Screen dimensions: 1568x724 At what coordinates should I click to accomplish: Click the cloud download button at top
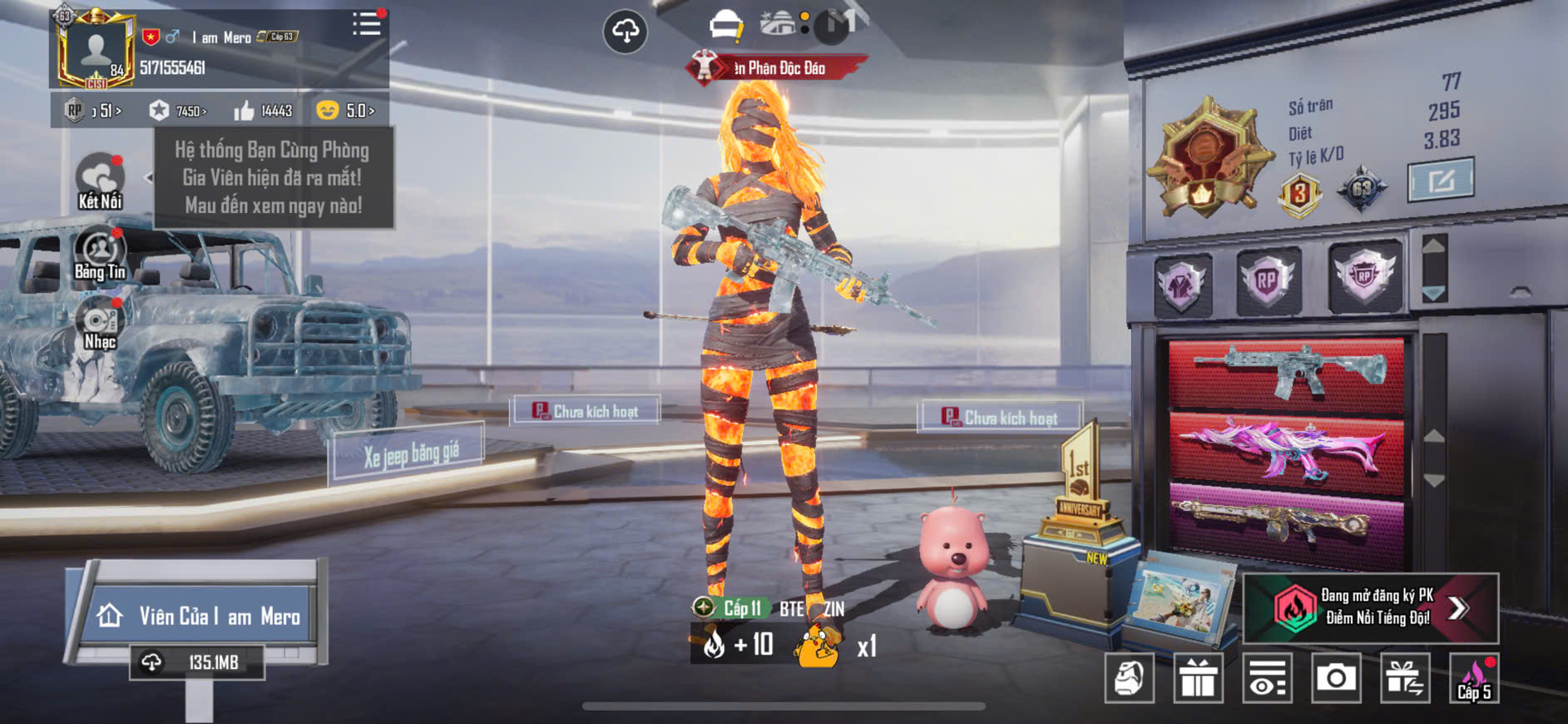tap(625, 32)
